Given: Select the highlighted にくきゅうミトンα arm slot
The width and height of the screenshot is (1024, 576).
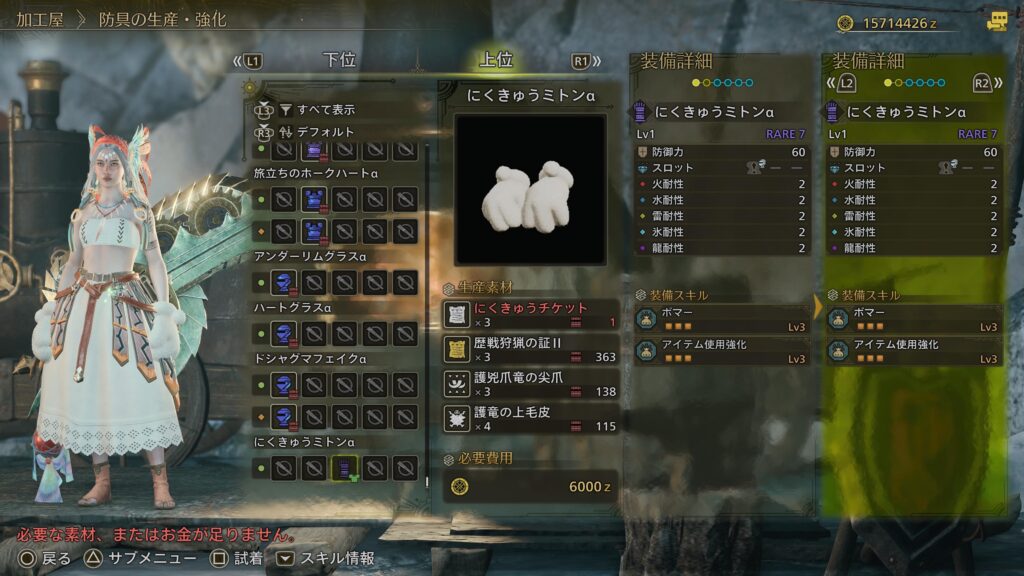Looking at the screenshot, I should click(345, 466).
